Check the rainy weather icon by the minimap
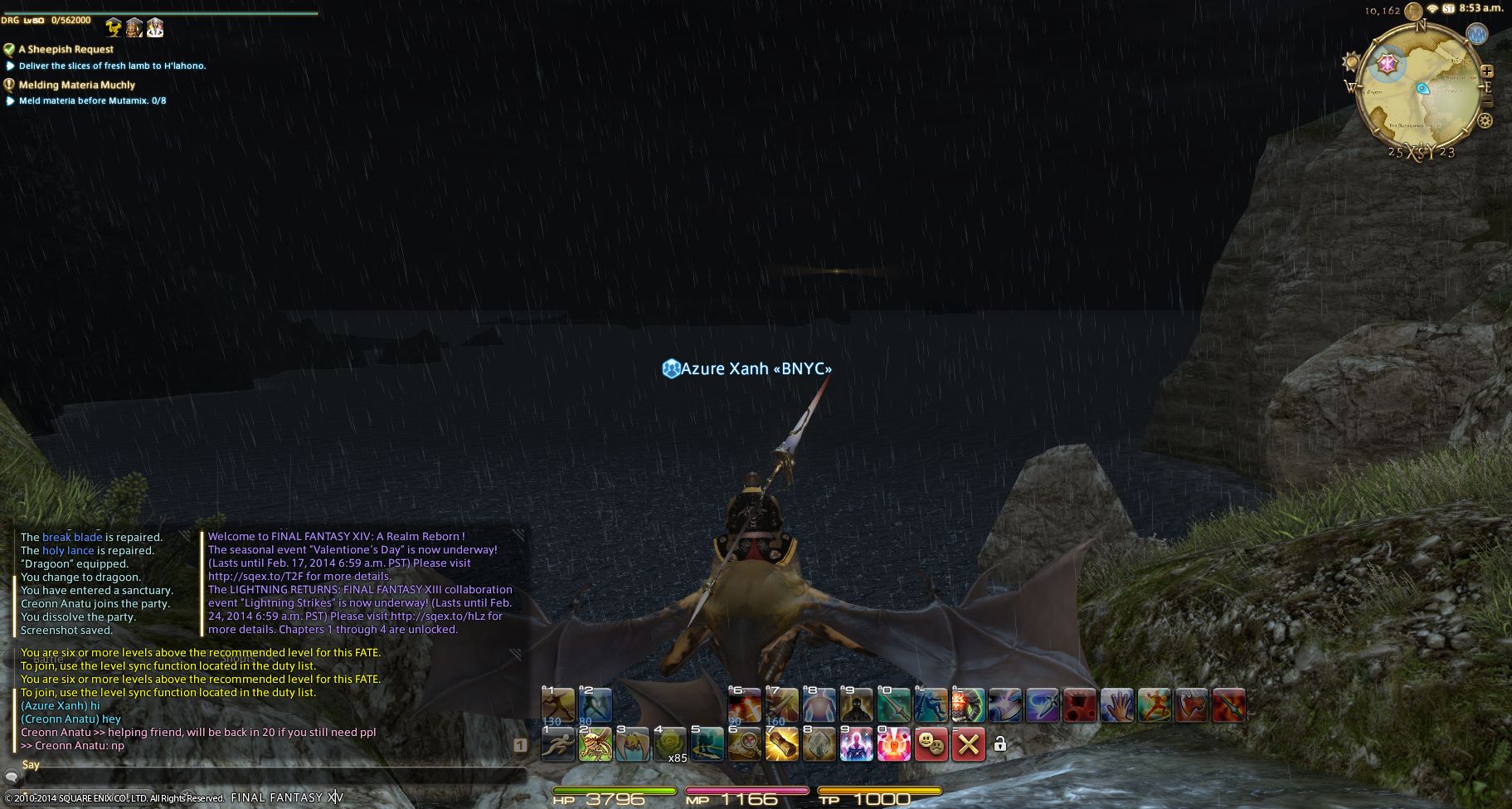 click(x=1477, y=35)
